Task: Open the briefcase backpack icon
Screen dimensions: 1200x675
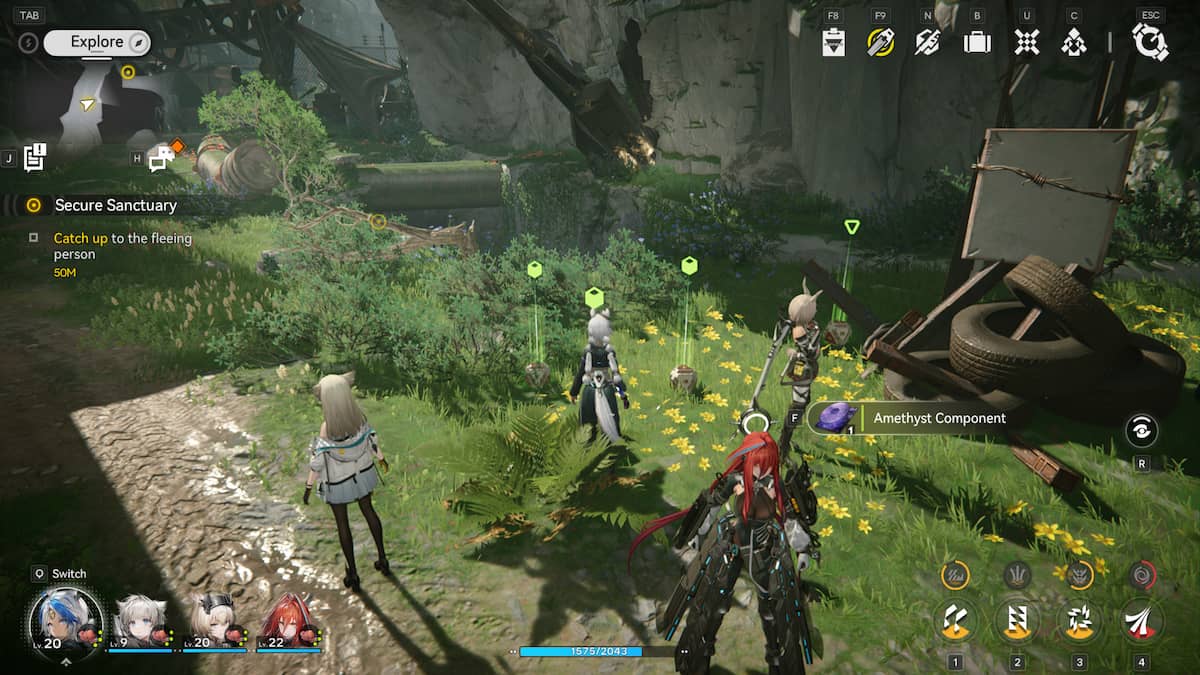Action: click(977, 42)
